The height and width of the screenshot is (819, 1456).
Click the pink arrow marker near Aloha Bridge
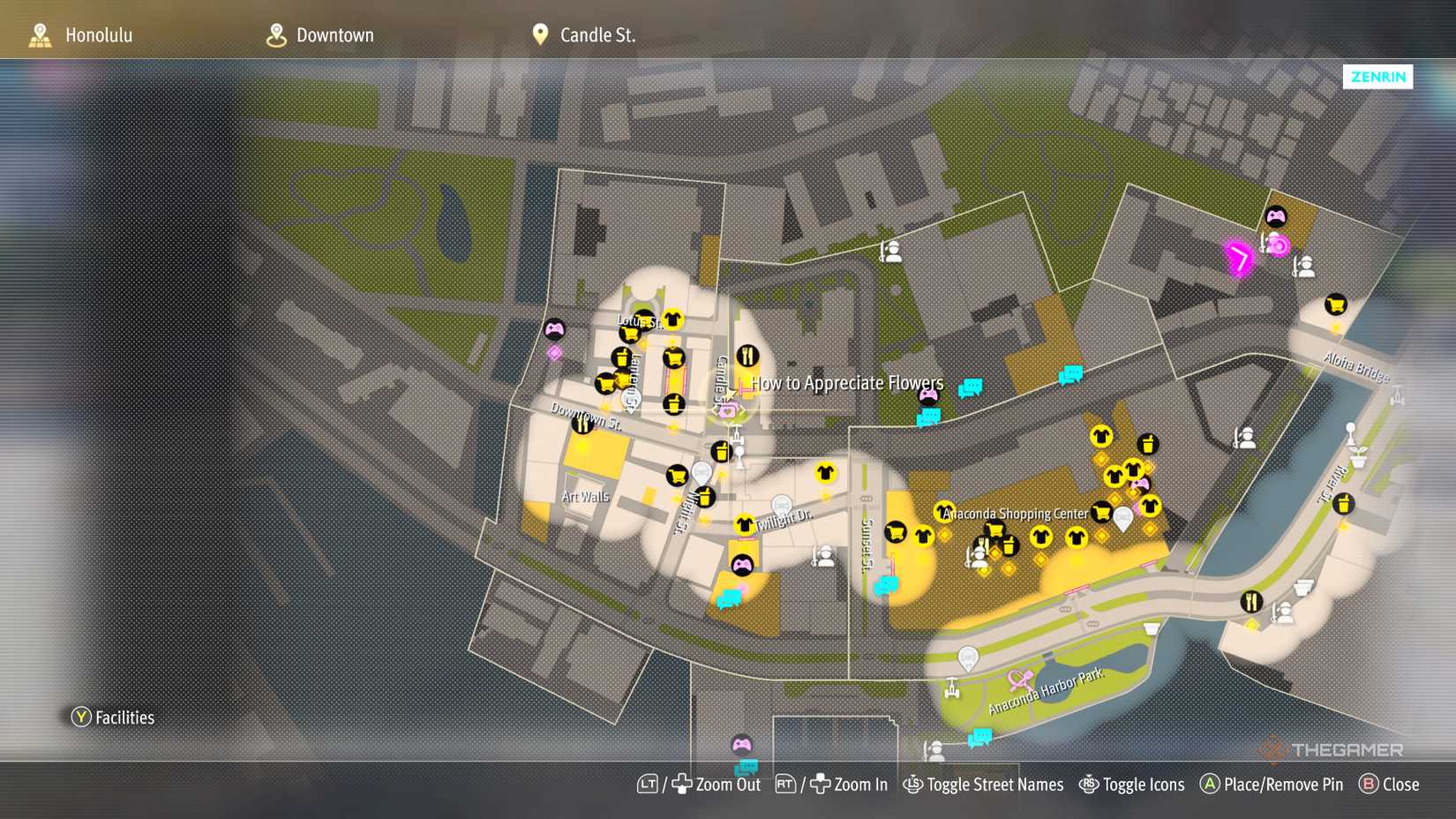point(1239,260)
